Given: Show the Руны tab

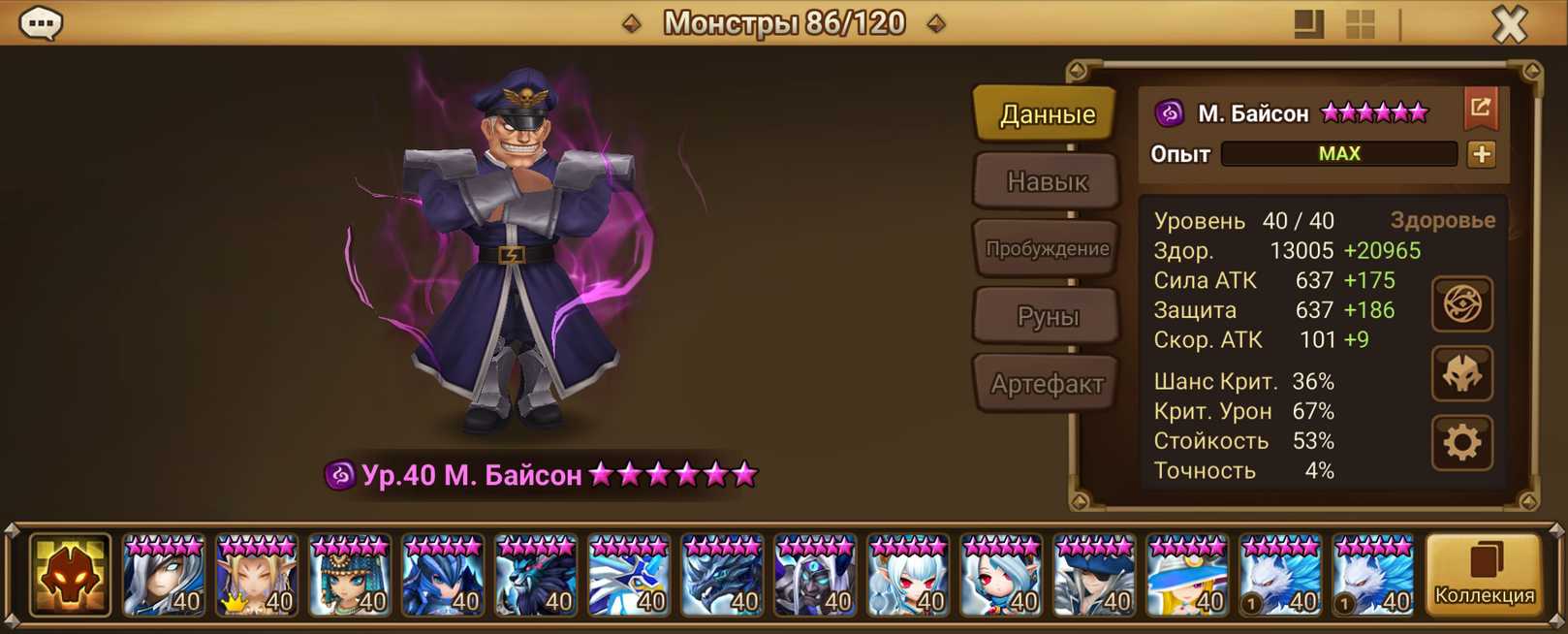Looking at the screenshot, I should click(1047, 316).
